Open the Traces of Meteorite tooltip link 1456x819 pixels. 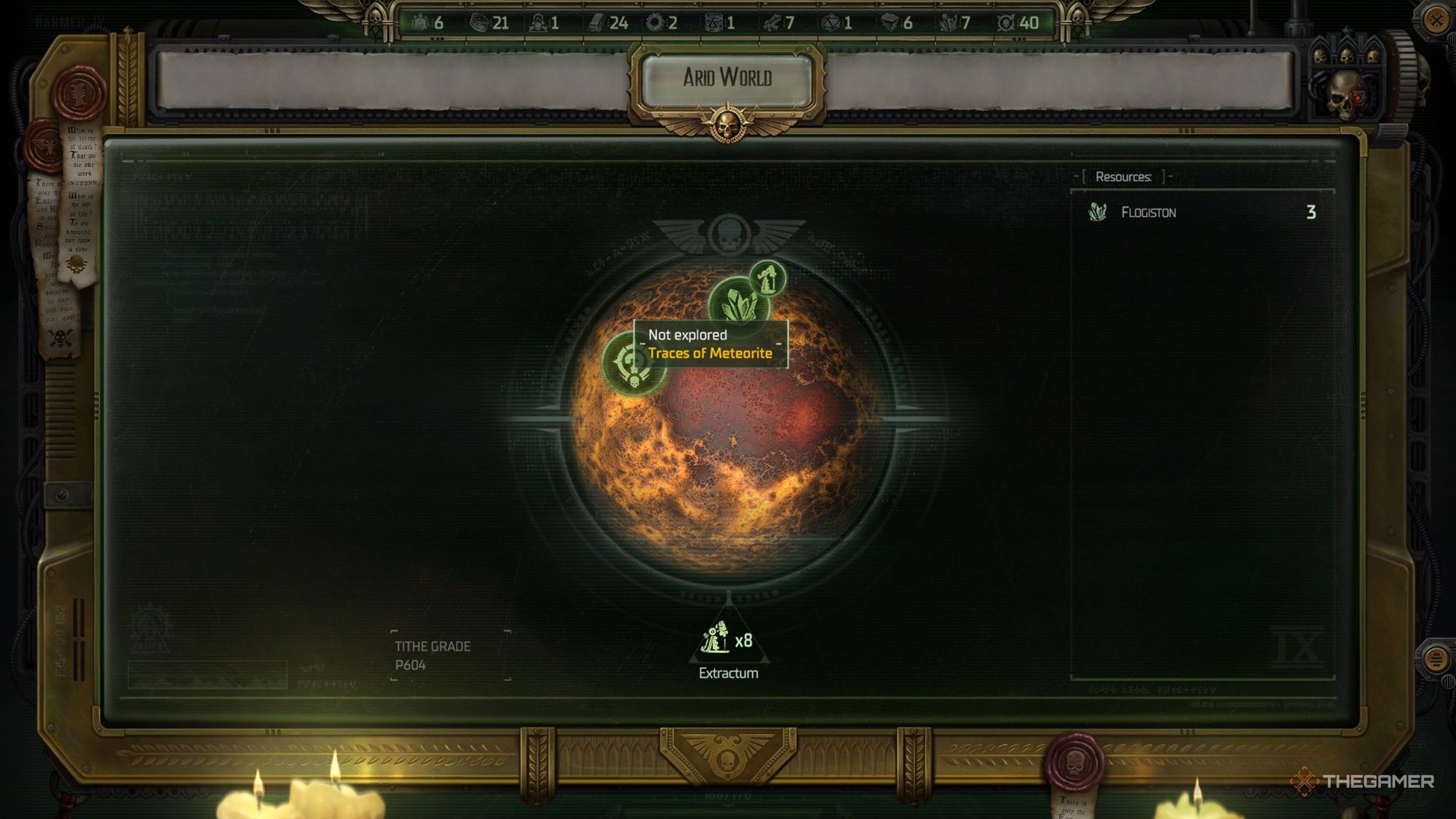tap(711, 355)
